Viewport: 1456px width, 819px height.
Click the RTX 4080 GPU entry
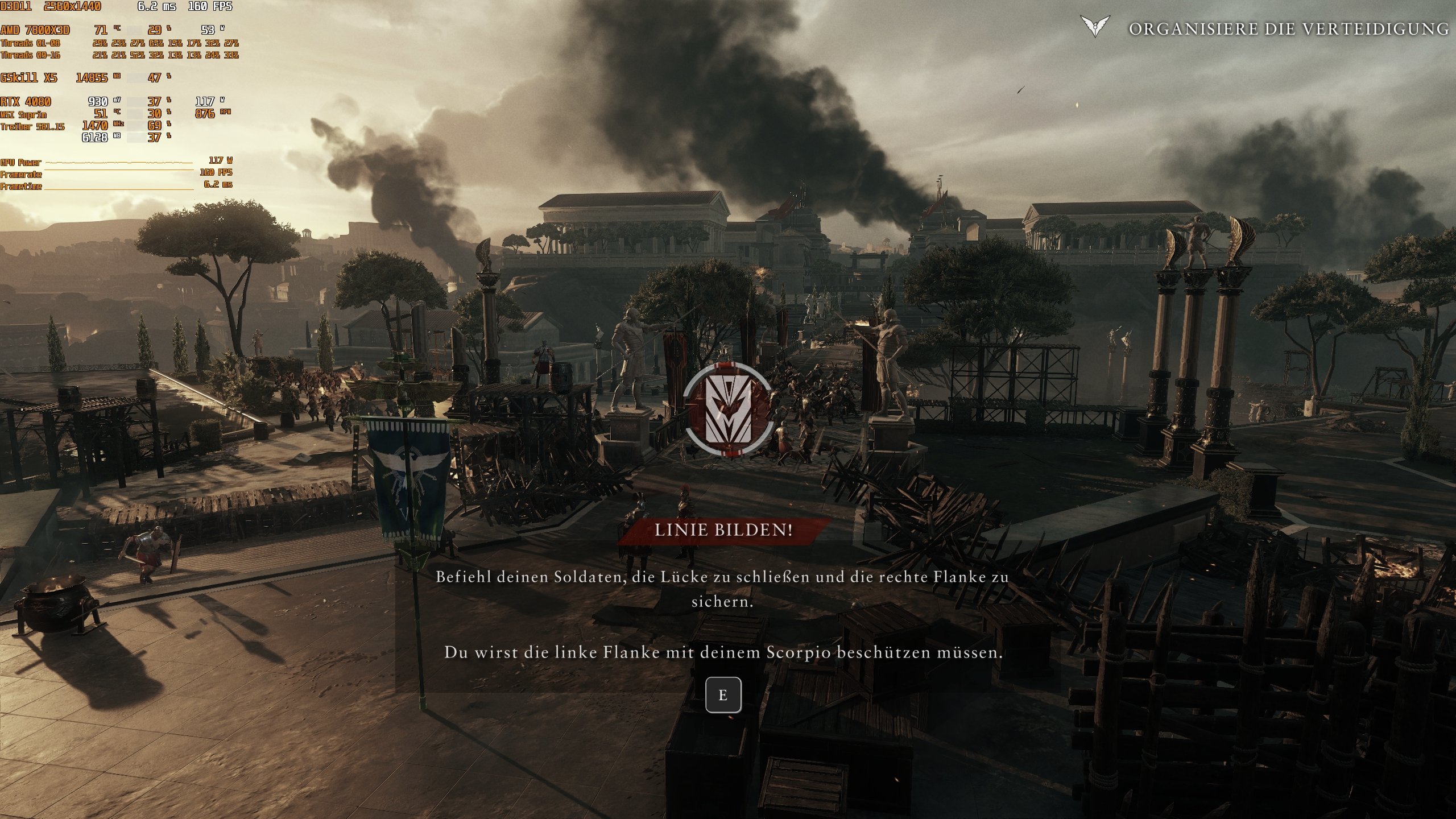[x=25, y=102]
